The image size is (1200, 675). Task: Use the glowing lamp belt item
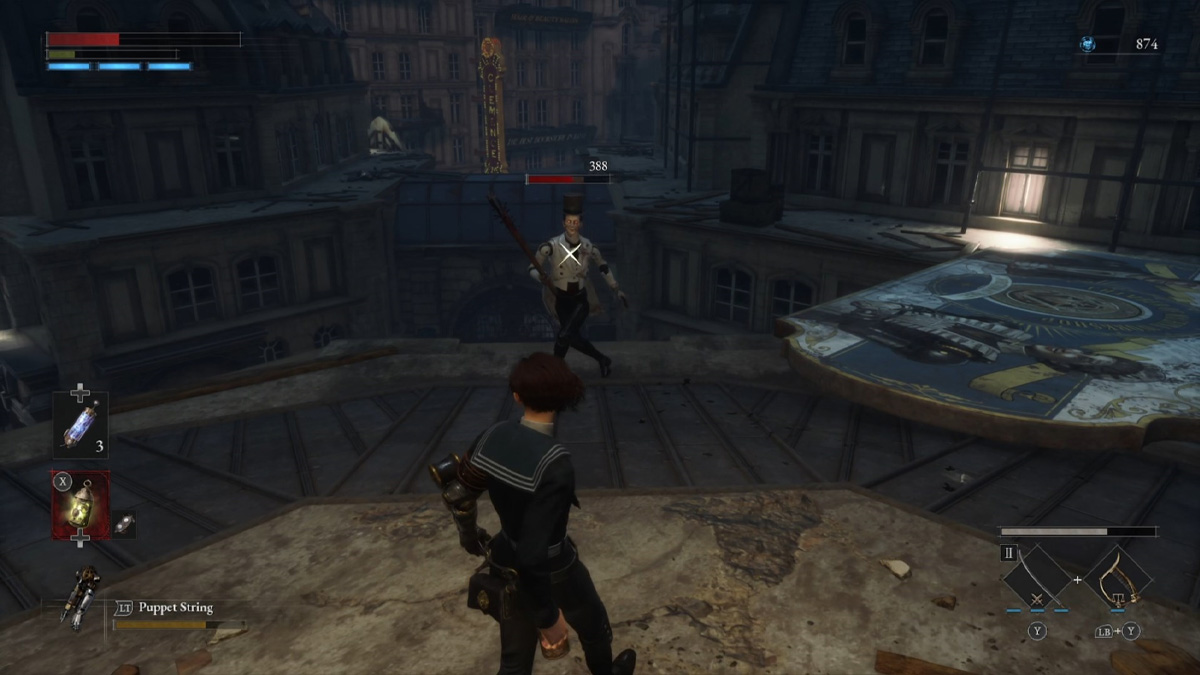click(81, 505)
